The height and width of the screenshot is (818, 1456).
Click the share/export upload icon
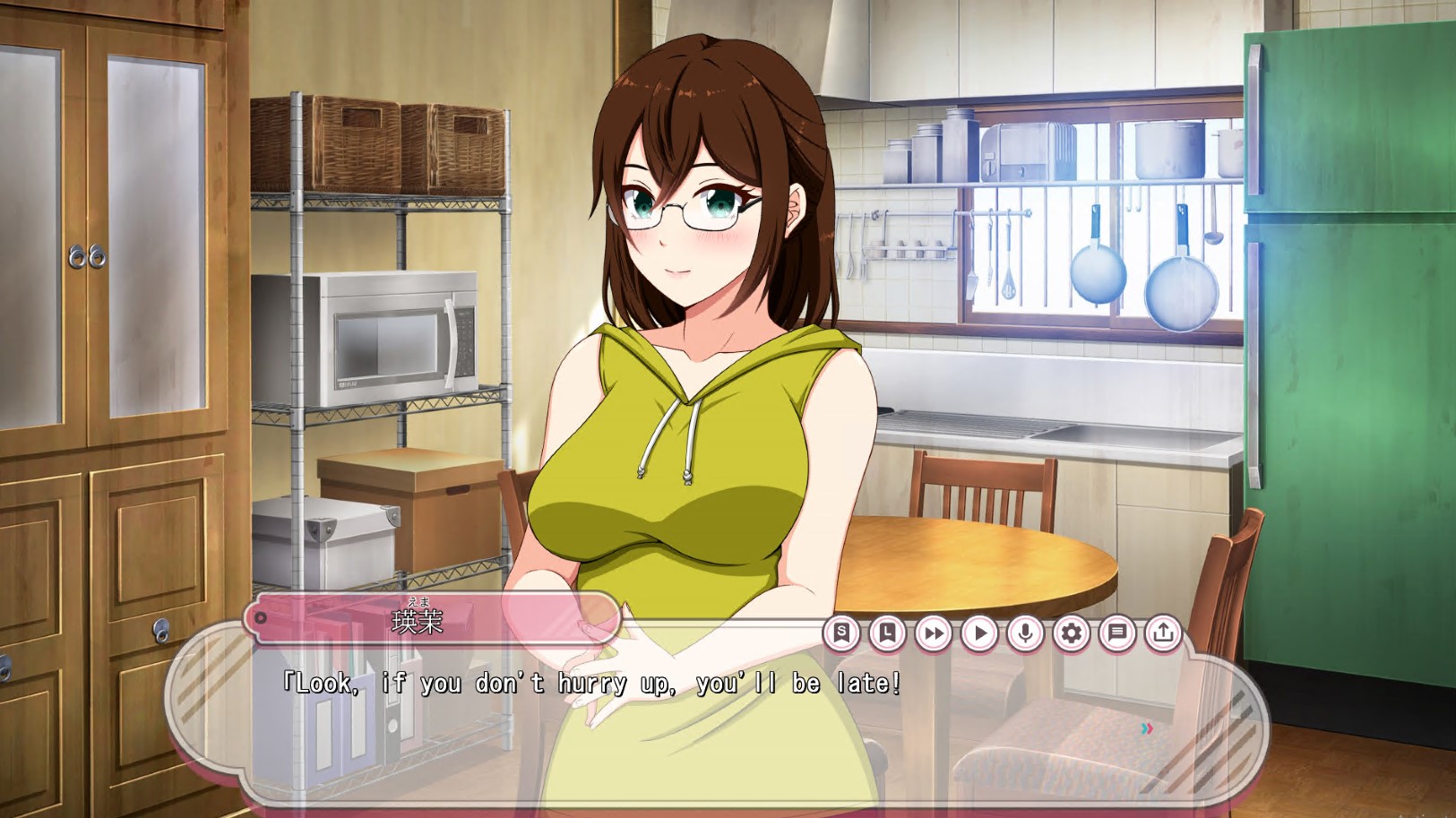point(1163,633)
